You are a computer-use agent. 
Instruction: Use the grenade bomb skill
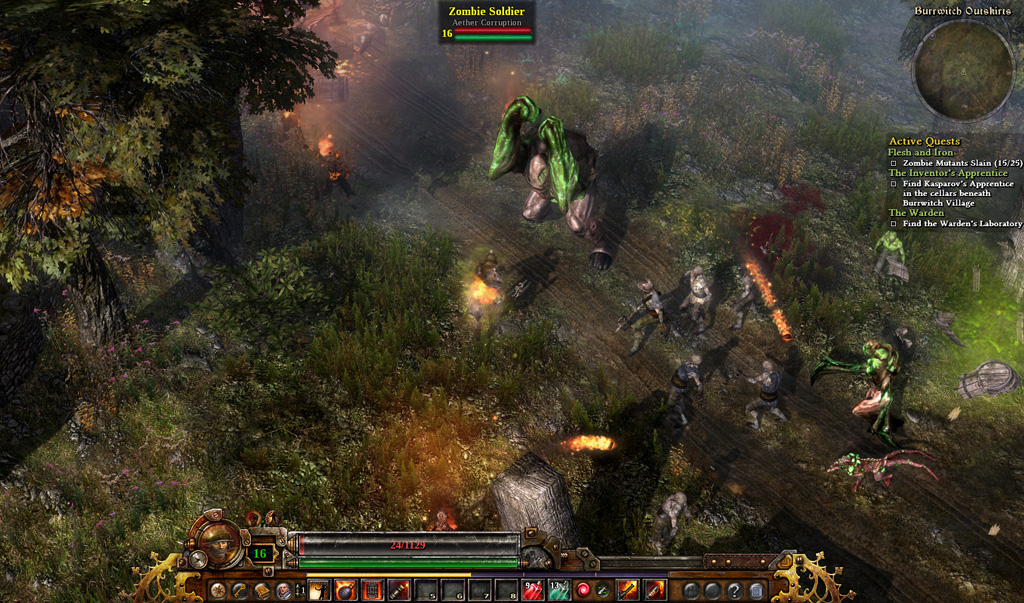click(x=346, y=590)
